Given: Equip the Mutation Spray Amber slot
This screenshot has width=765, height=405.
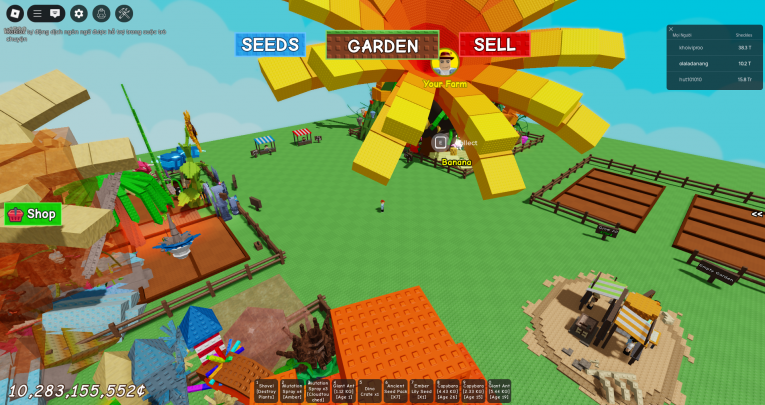Looking at the screenshot, I should (x=292, y=391).
